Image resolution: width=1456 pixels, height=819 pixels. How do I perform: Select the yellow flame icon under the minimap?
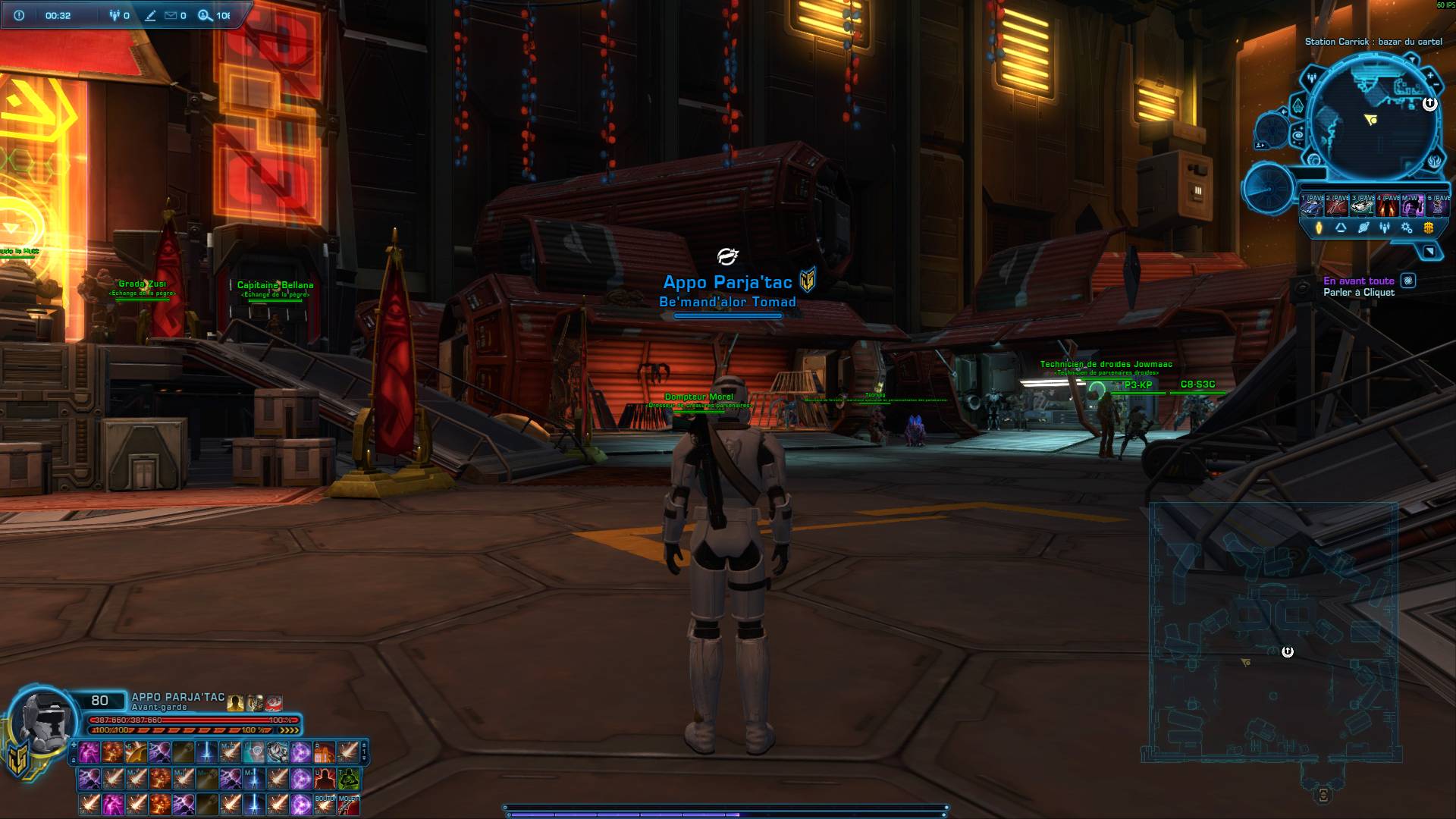tap(1319, 229)
